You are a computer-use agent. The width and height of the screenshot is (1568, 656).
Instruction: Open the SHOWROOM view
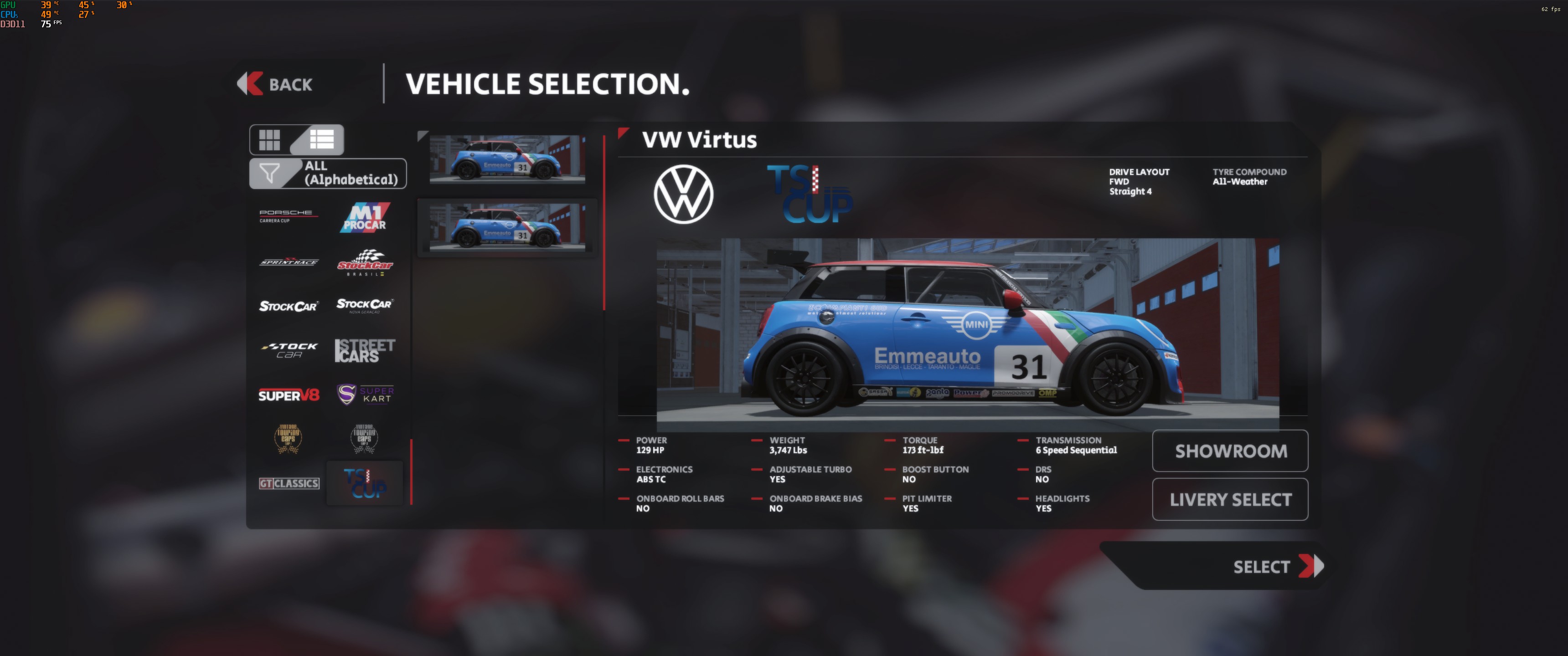1230,451
